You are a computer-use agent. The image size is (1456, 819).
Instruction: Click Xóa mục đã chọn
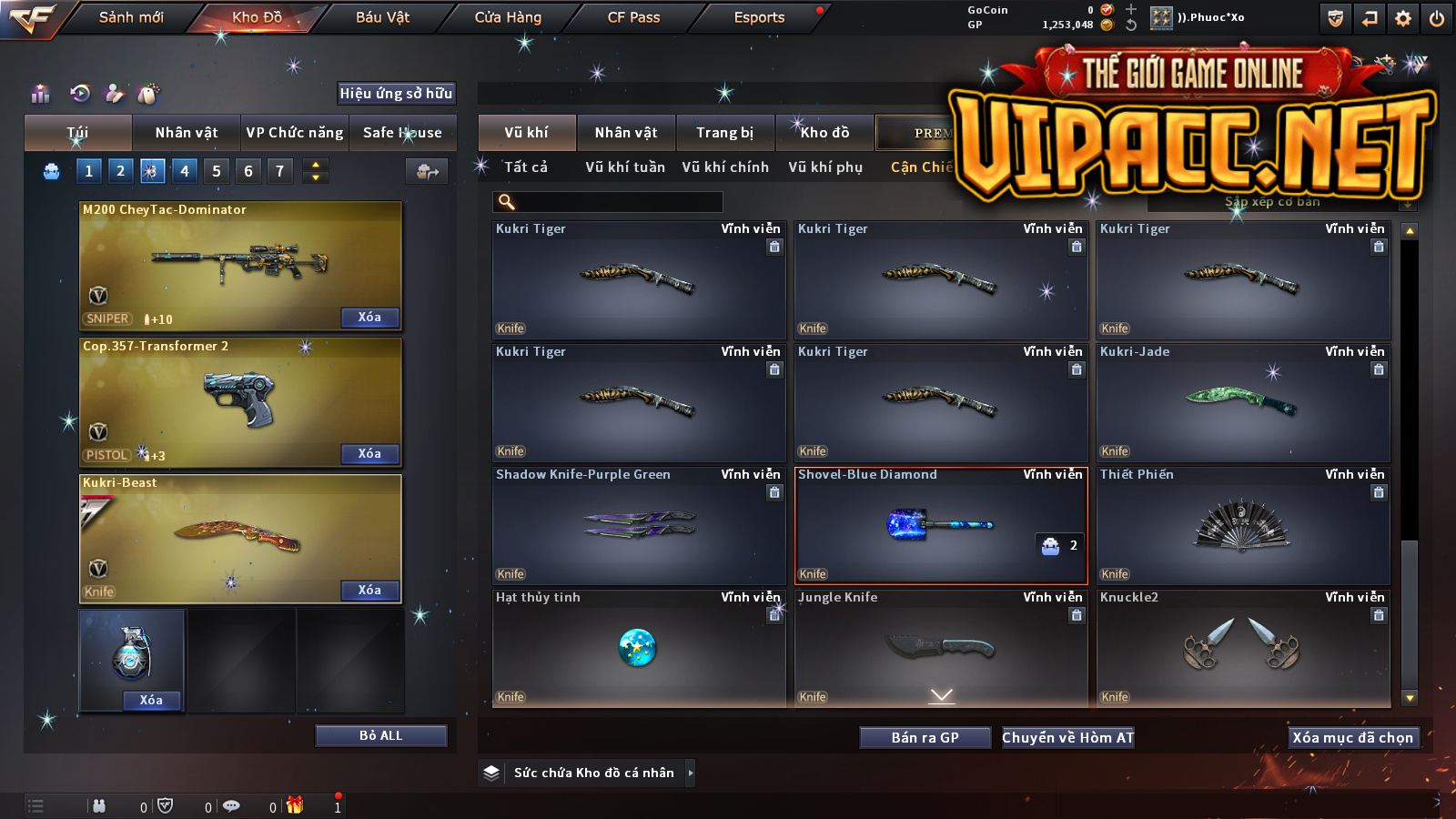(x=1352, y=738)
